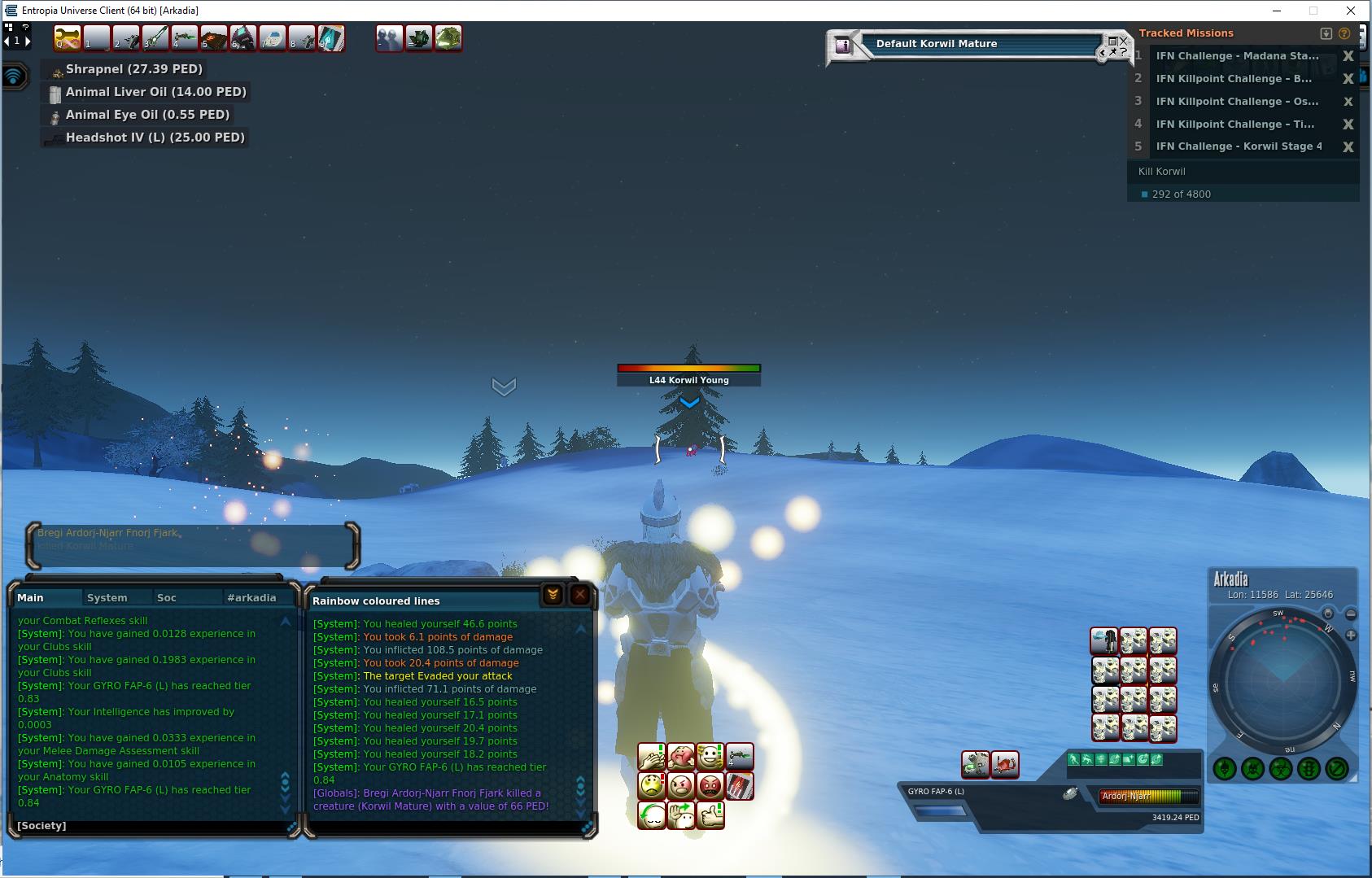Use the thumbs-up emote
1372x878 pixels.
tap(710, 815)
